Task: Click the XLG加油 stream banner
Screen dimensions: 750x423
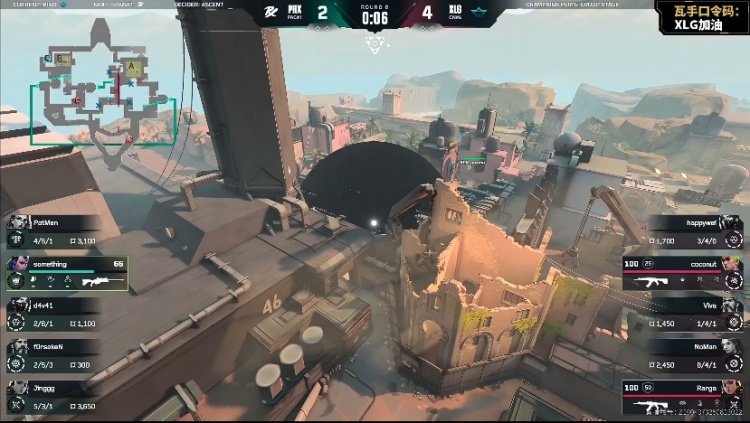Action: click(x=700, y=17)
